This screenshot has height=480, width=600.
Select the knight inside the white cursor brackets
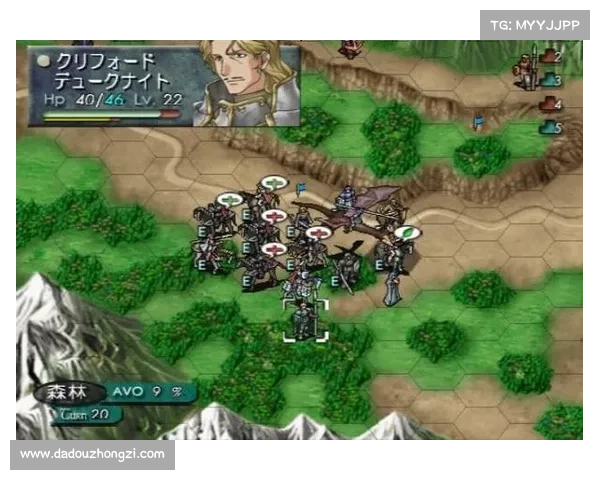(304, 320)
